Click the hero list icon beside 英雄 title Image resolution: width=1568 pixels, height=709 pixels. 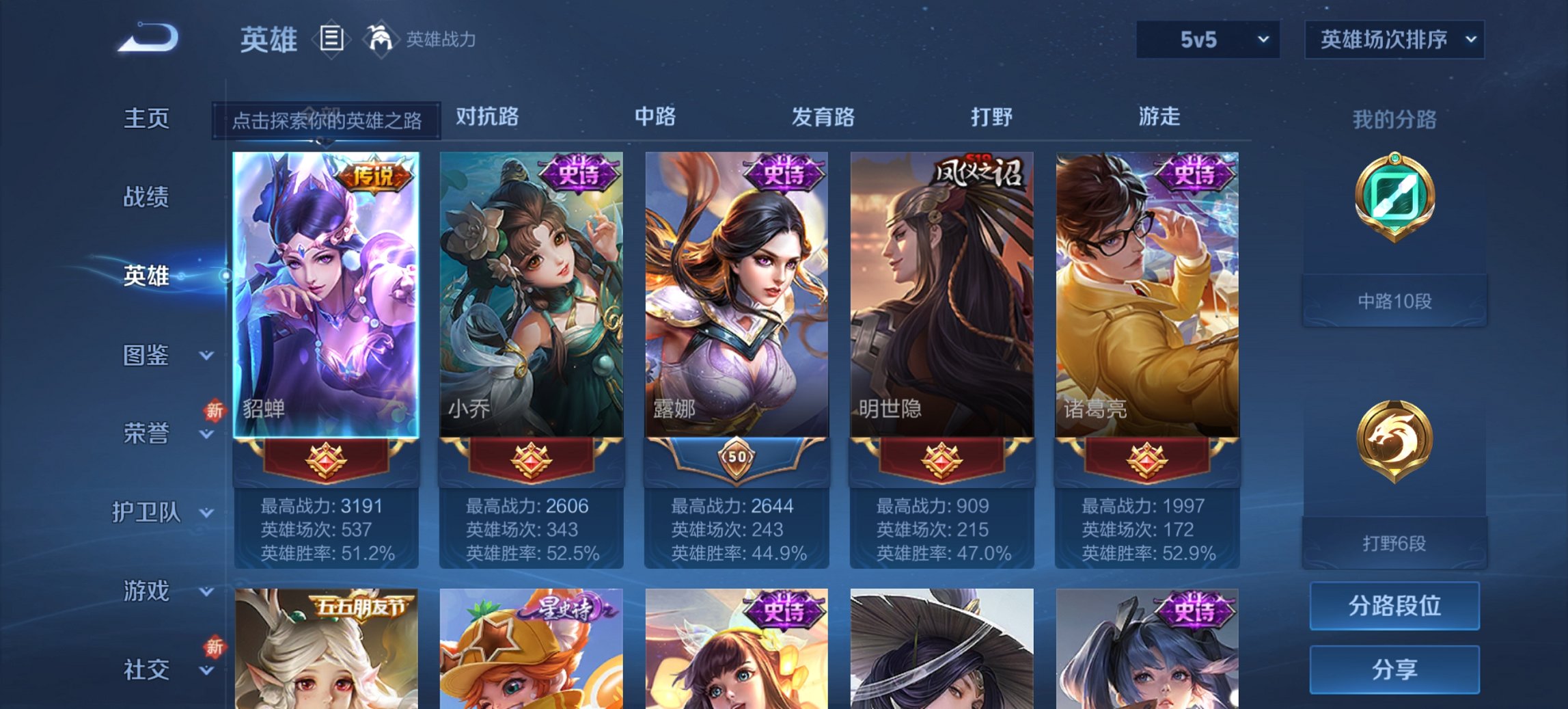tap(333, 40)
